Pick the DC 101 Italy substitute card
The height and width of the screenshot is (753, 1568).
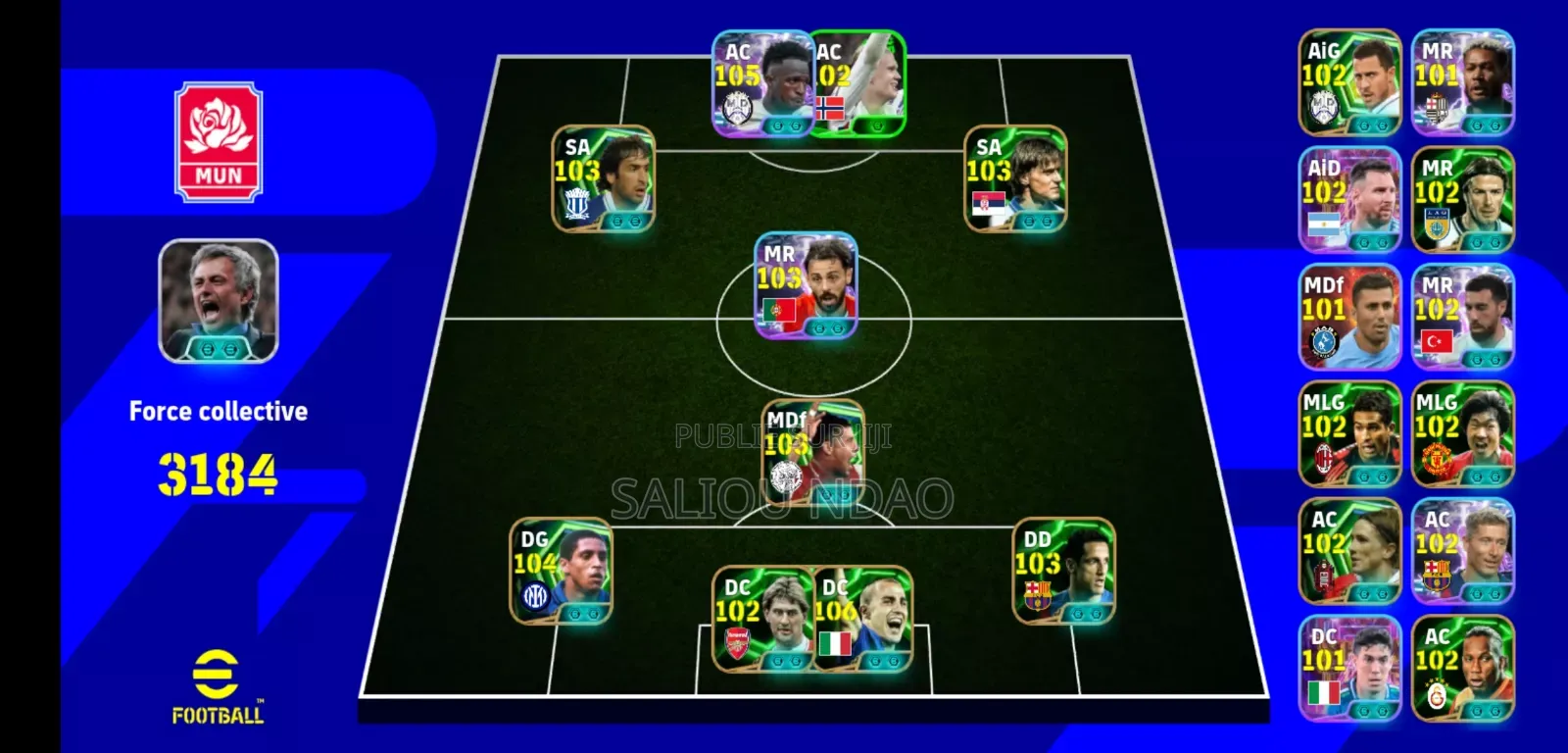click(x=1349, y=669)
